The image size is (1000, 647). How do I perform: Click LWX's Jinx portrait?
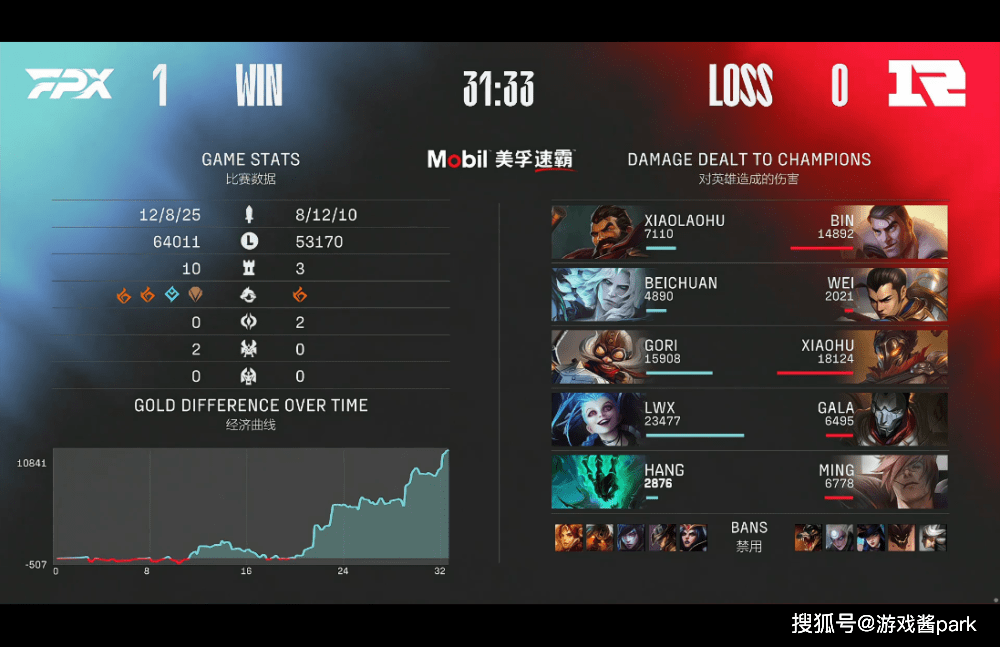(596, 419)
